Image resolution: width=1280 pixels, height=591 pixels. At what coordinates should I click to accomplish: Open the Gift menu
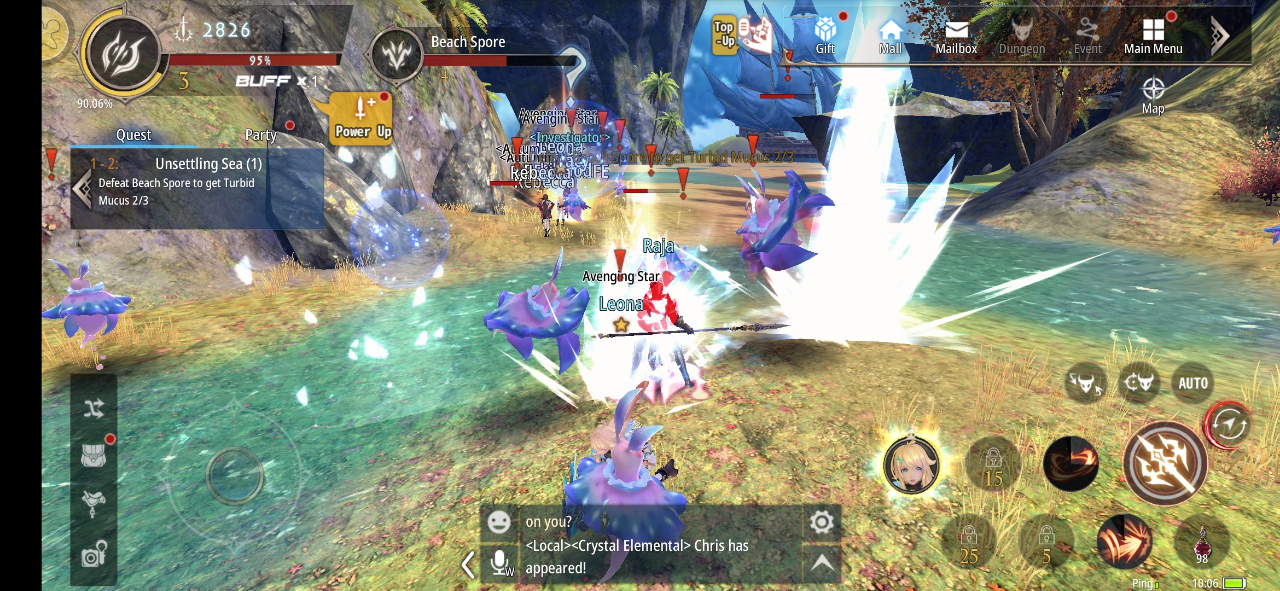coord(825,36)
